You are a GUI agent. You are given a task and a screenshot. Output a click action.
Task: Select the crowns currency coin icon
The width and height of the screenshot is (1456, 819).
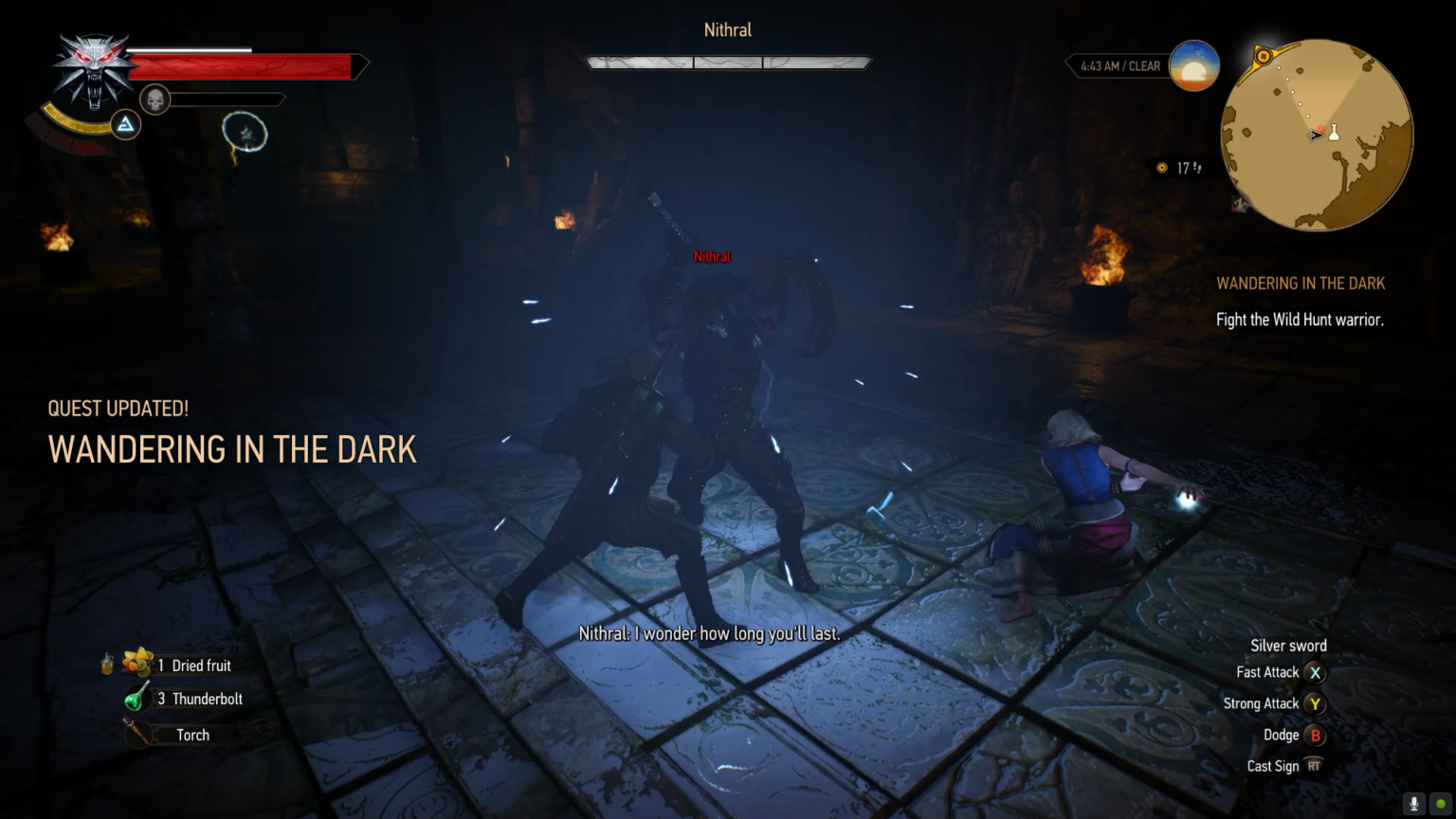click(1162, 168)
